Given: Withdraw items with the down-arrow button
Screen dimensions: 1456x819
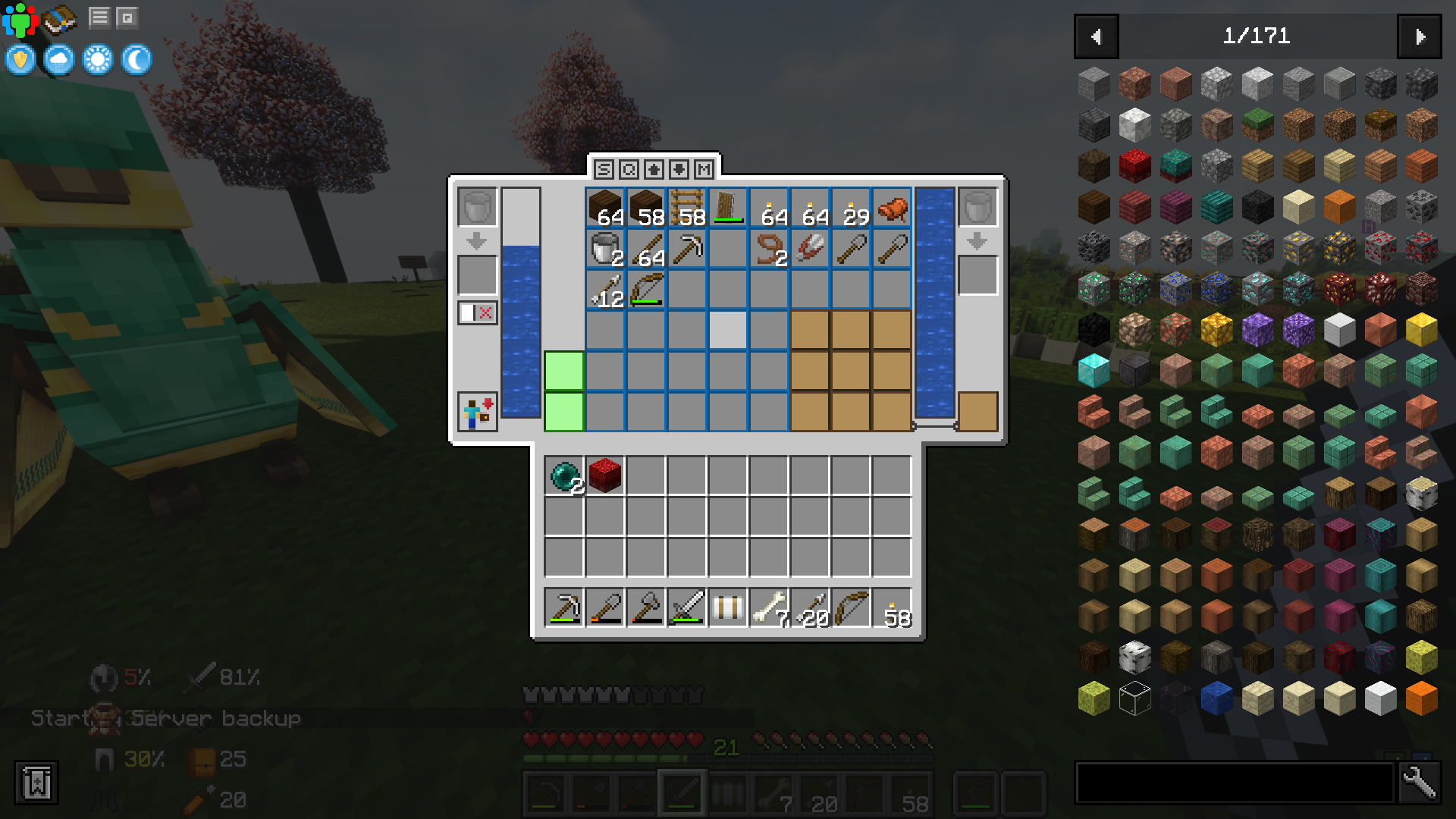Looking at the screenshot, I should 679,170.
